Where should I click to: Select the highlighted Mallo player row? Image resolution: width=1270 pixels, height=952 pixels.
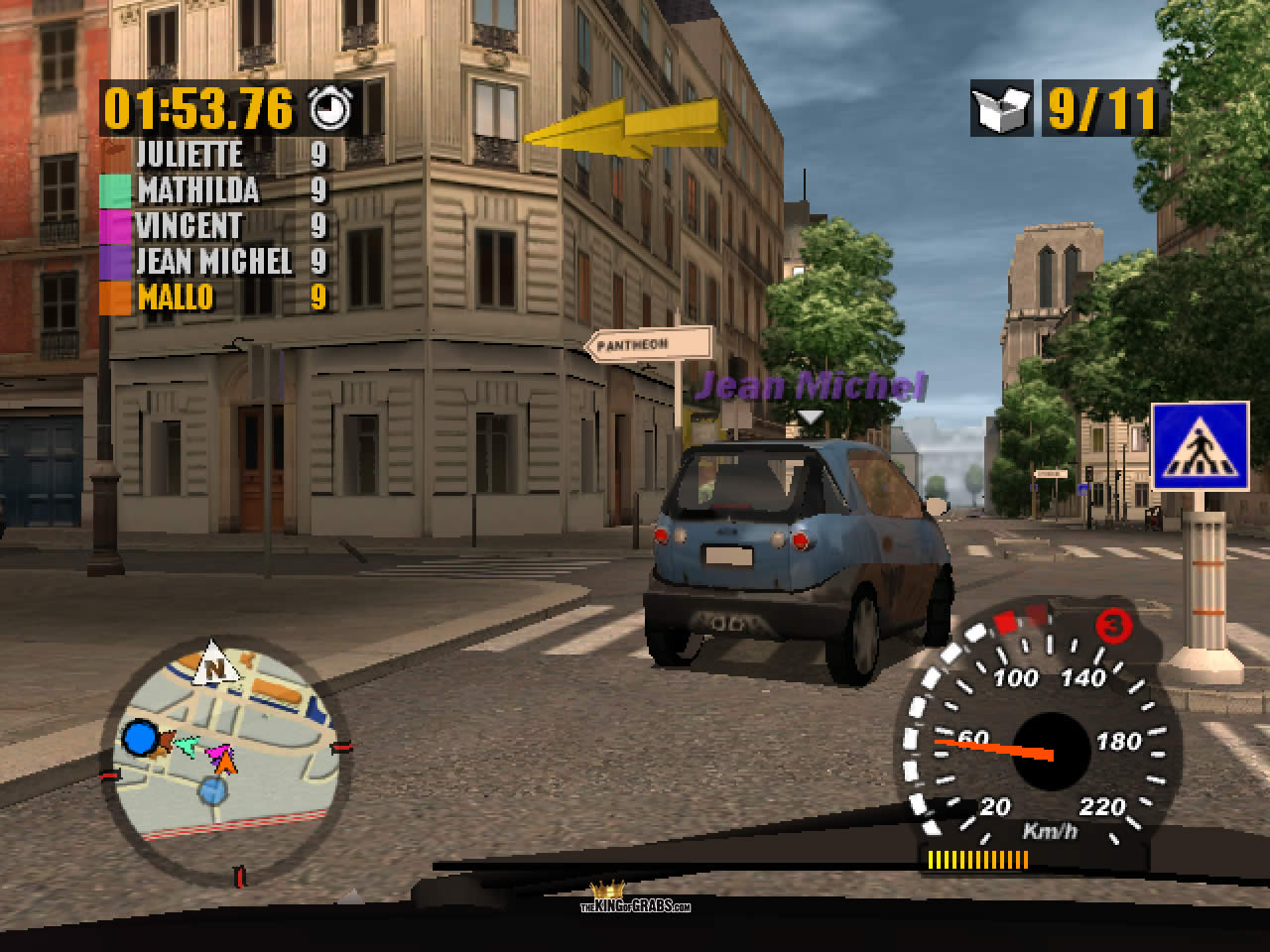tap(214, 297)
